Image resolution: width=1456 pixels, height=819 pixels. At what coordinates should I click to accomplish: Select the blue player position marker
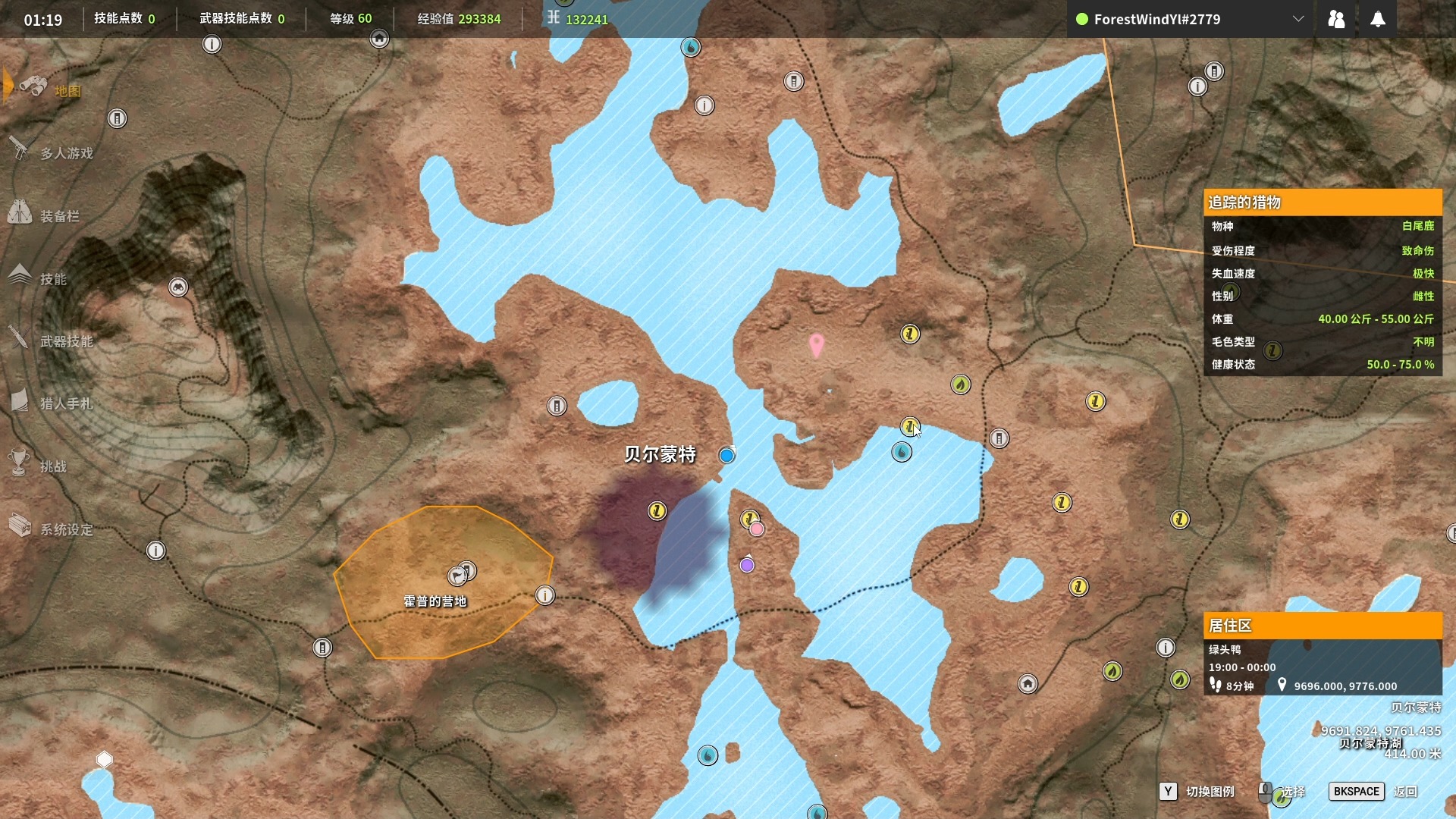click(726, 455)
